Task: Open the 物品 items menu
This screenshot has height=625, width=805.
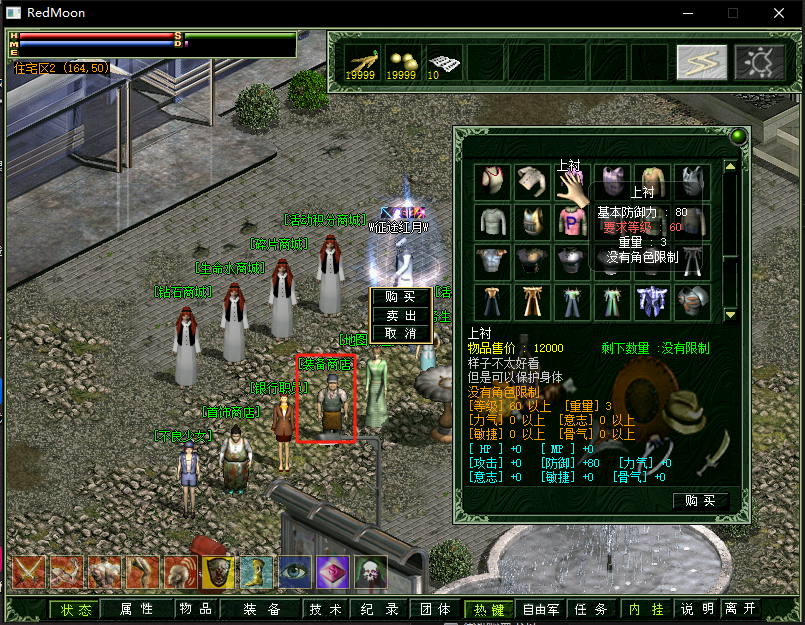Action: coord(195,609)
